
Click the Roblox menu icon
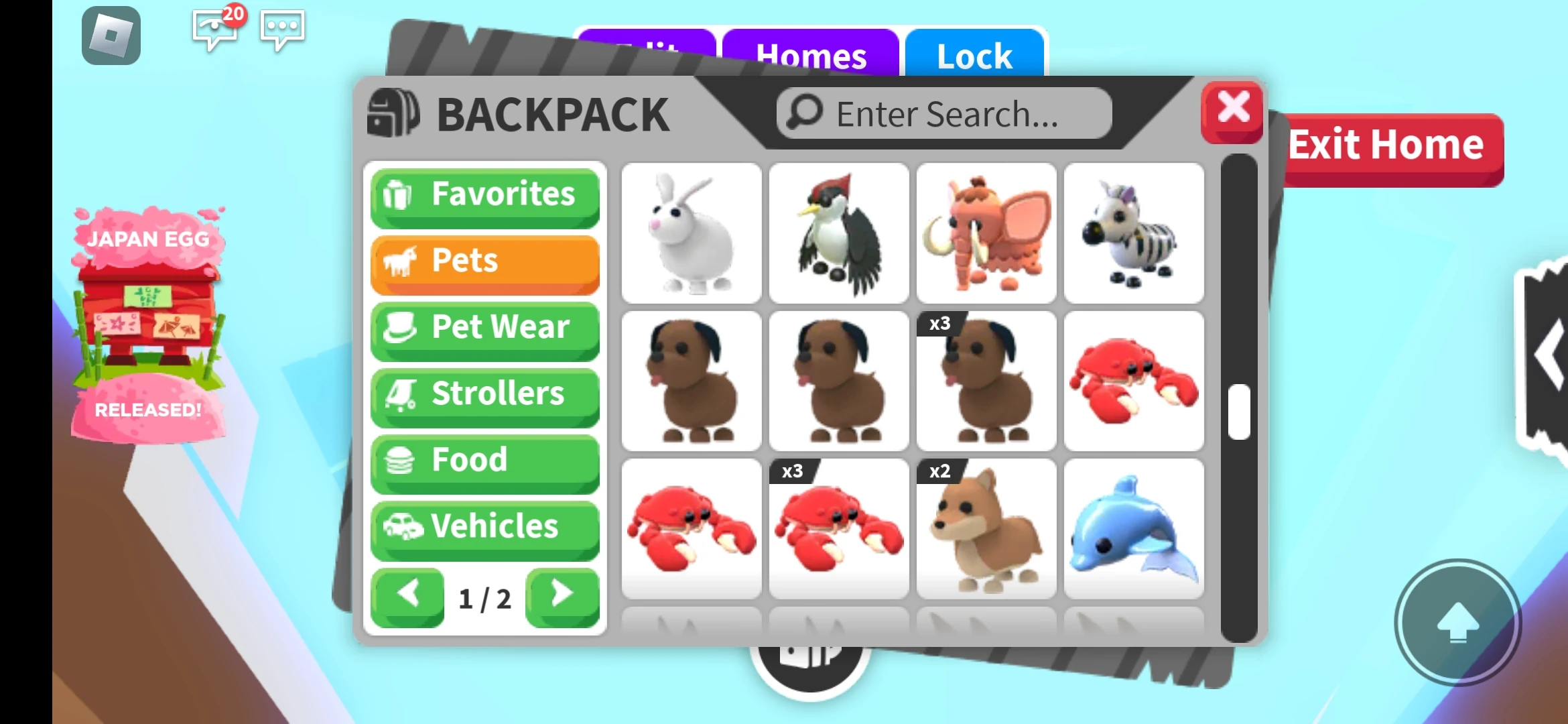pos(111,35)
